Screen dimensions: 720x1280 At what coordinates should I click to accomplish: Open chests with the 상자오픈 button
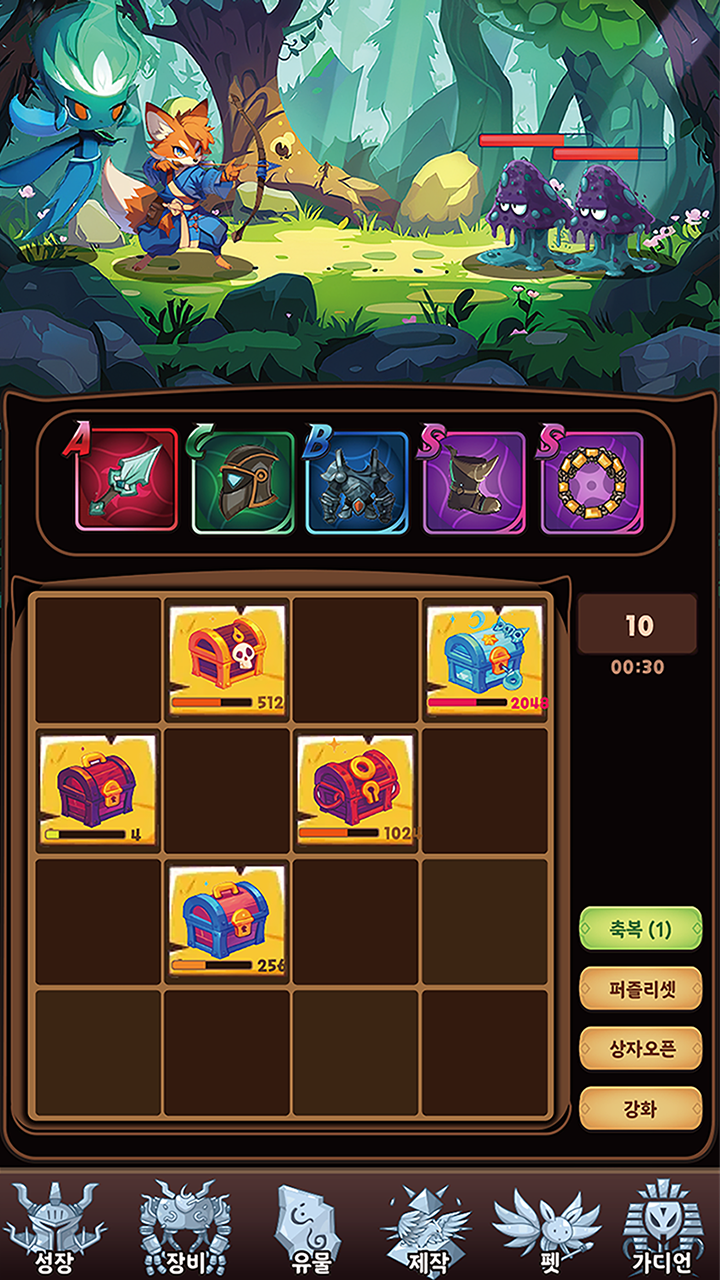click(641, 1049)
